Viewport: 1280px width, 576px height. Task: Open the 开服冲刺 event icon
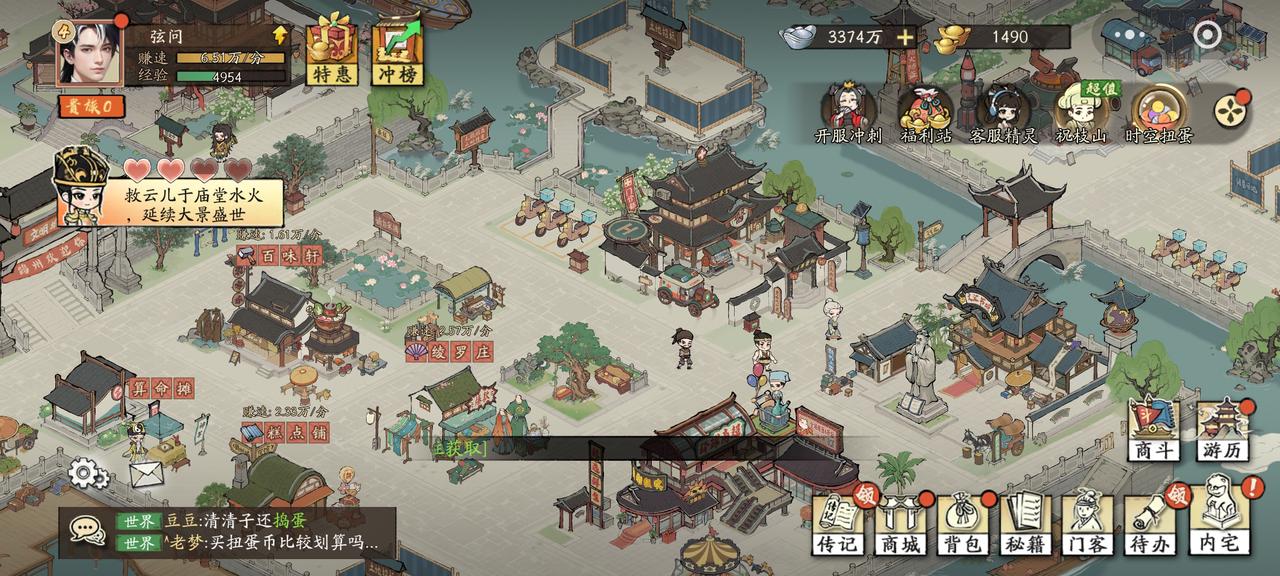[x=848, y=112]
